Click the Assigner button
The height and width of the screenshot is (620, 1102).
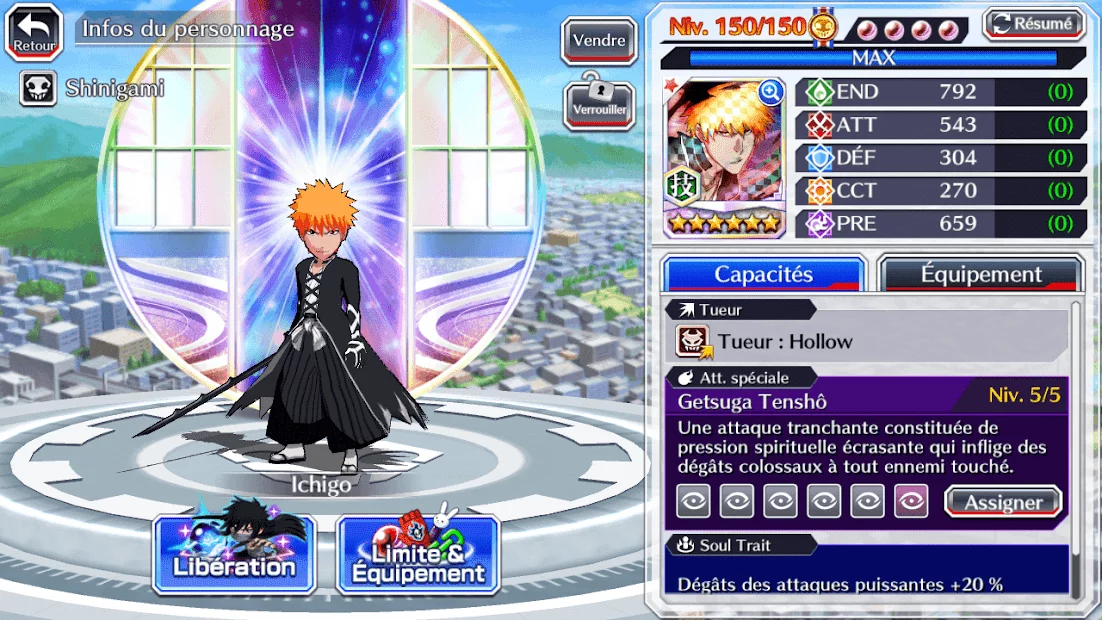pos(1002,502)
